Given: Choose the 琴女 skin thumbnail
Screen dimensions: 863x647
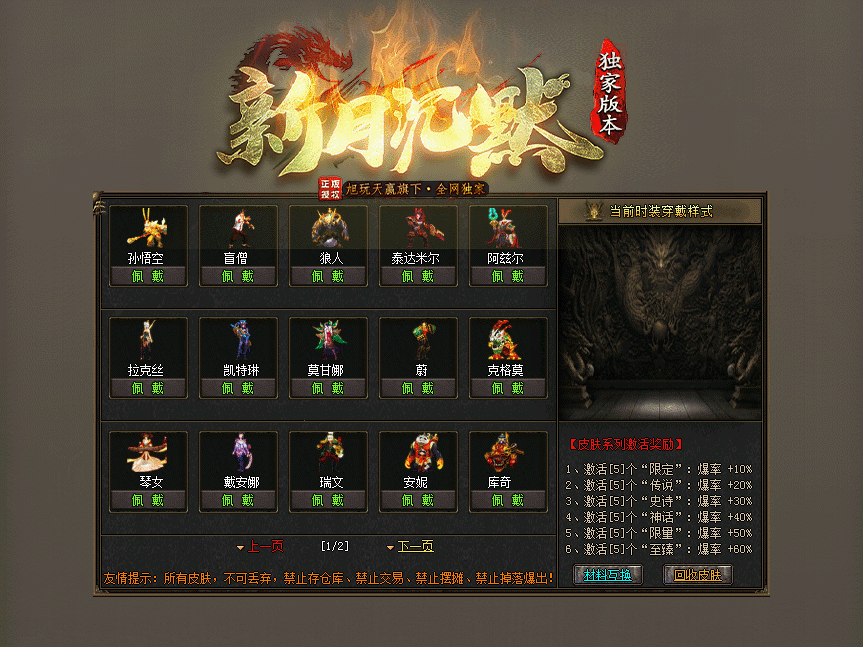Looking at the screenshot, I should [x=148, y=453].
